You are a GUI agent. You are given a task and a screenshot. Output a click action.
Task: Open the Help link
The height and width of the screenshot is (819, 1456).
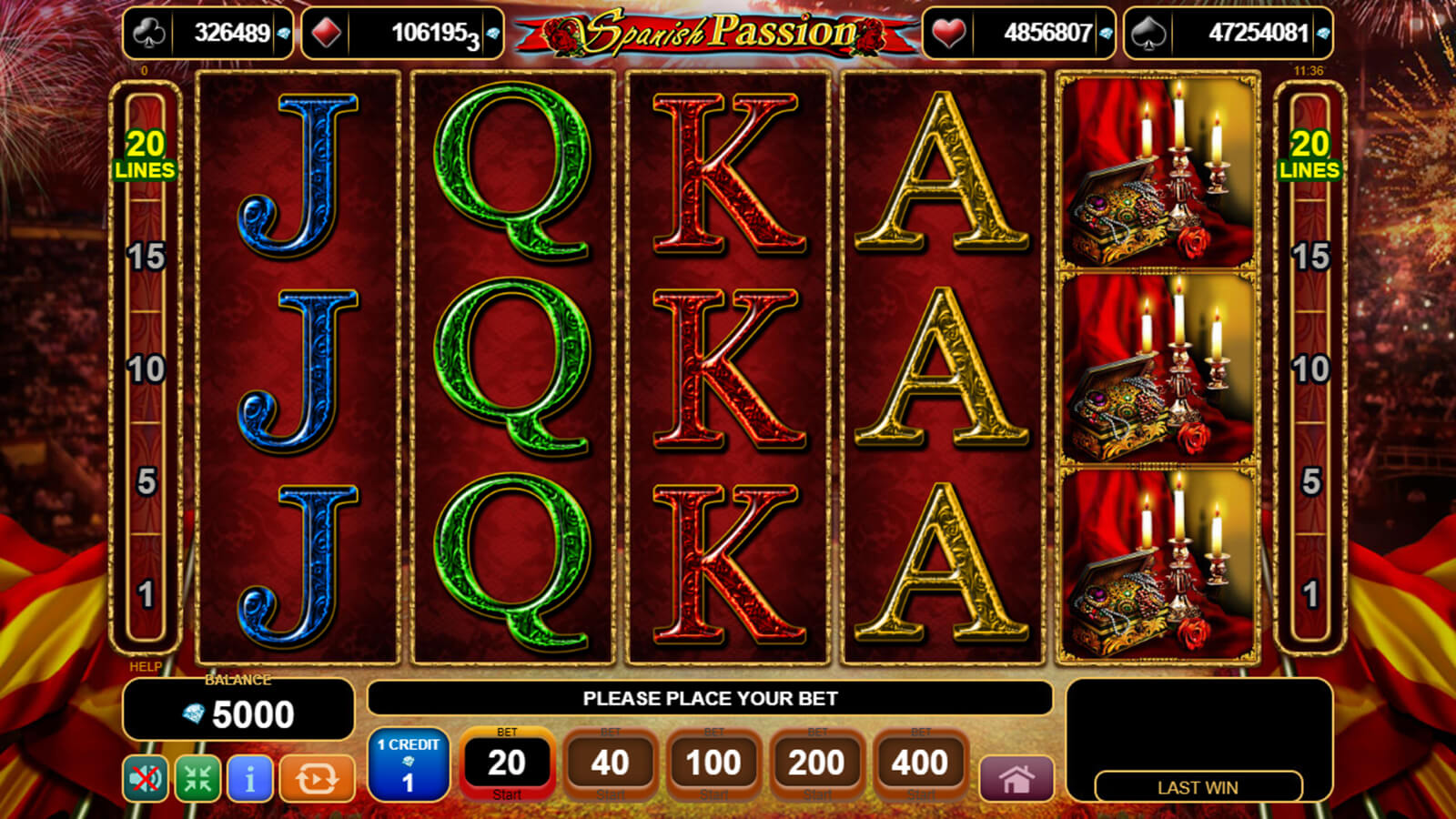[146, 667]
